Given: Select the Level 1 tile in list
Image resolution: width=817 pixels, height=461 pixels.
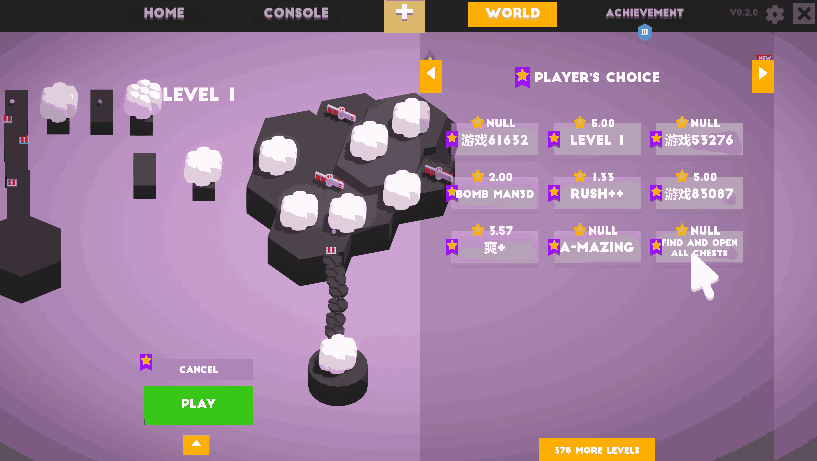Looking at the screenshot, I should tap(597, 140).
